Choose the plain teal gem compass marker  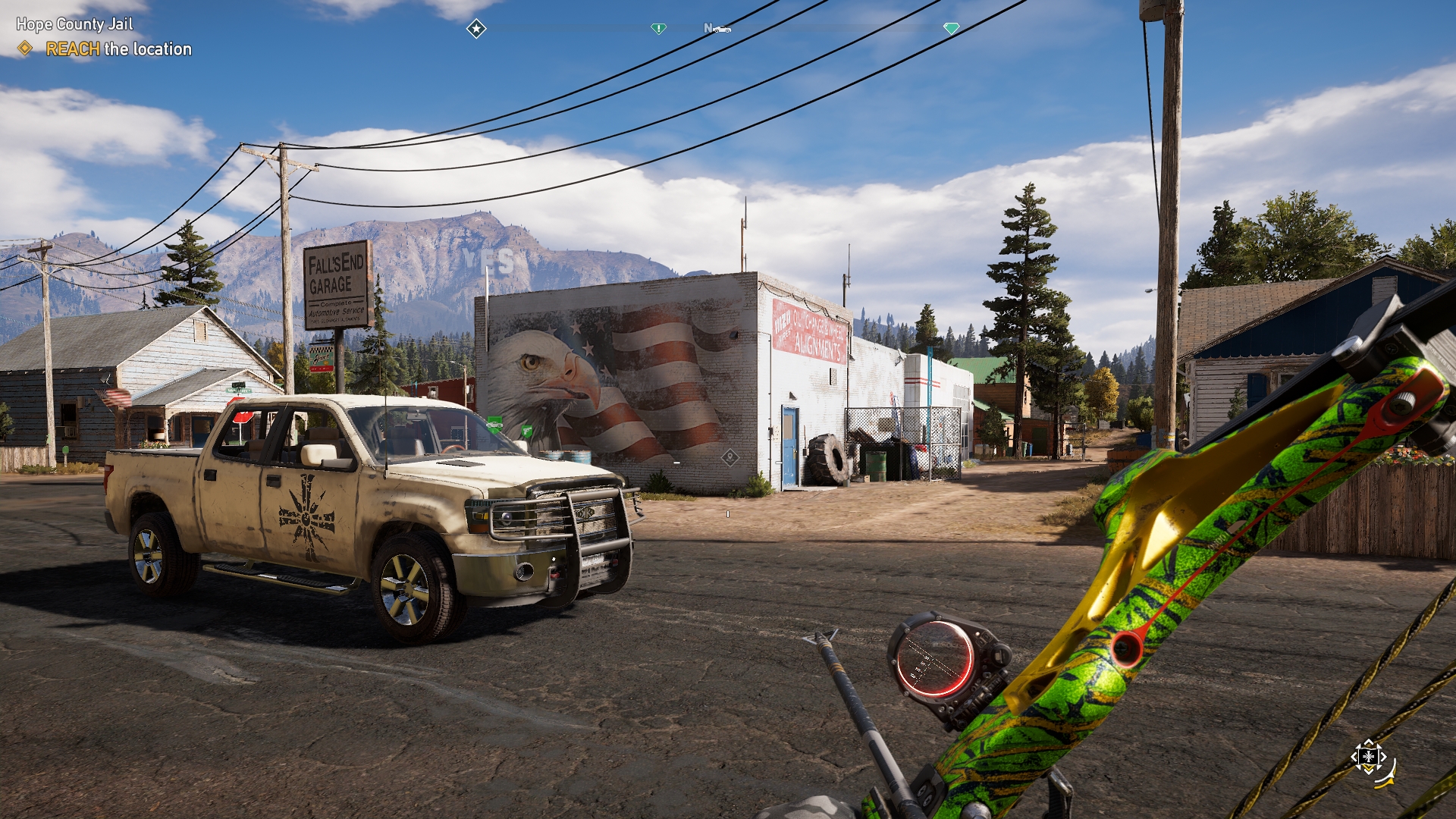pos(951,29)
